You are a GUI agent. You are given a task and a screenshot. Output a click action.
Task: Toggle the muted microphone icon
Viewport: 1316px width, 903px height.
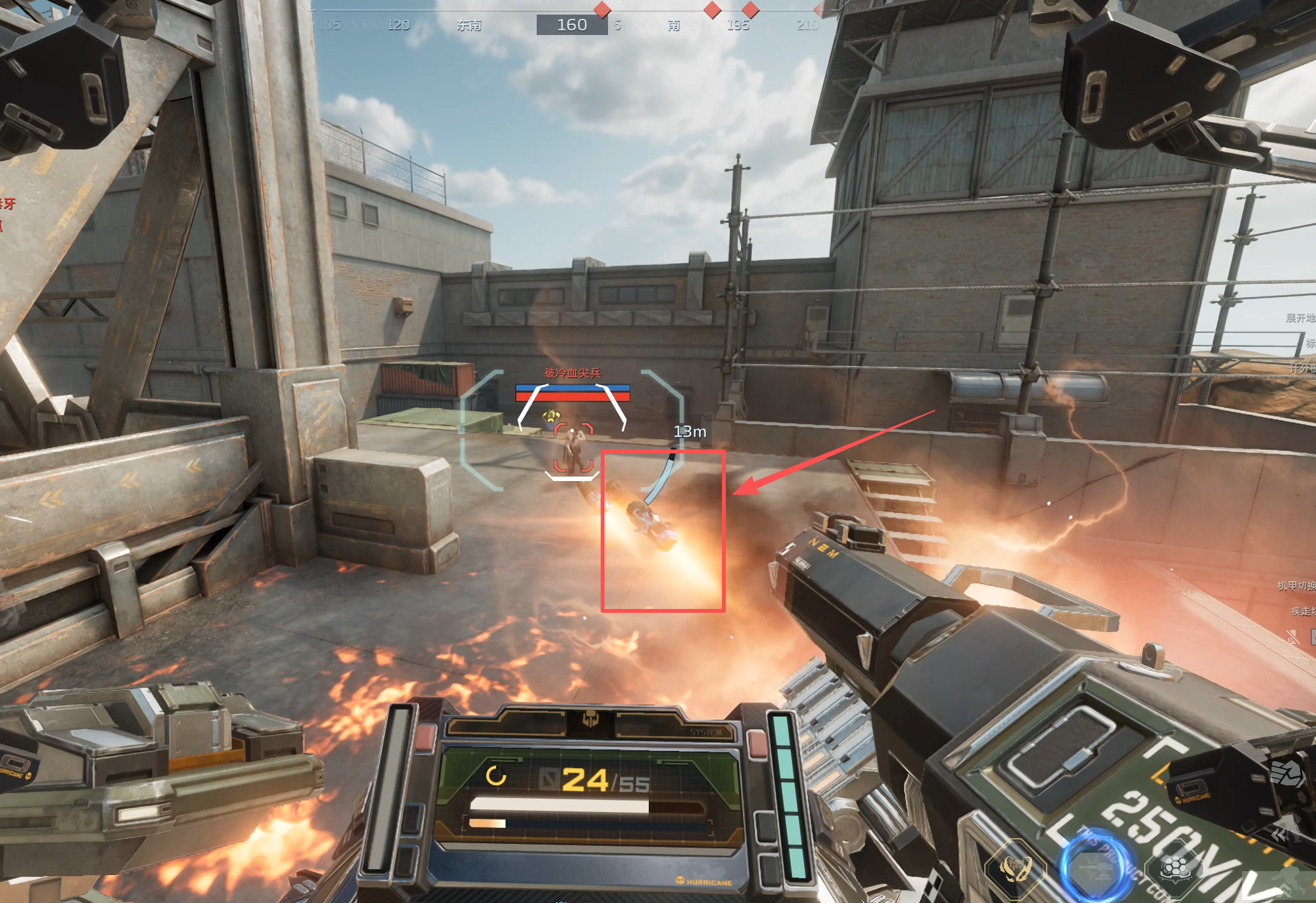pyautogui.click(x=1292, y=636)
